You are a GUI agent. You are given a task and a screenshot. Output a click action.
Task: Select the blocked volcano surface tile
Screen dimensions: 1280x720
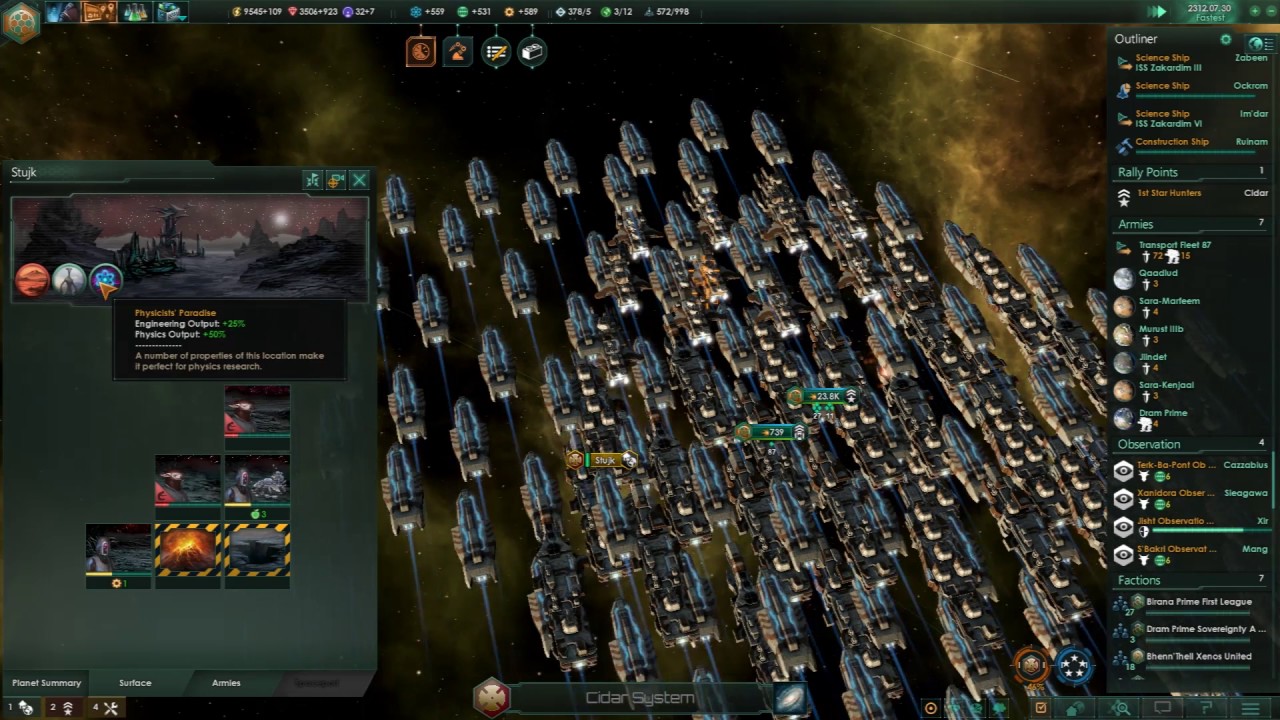point(187,551)
